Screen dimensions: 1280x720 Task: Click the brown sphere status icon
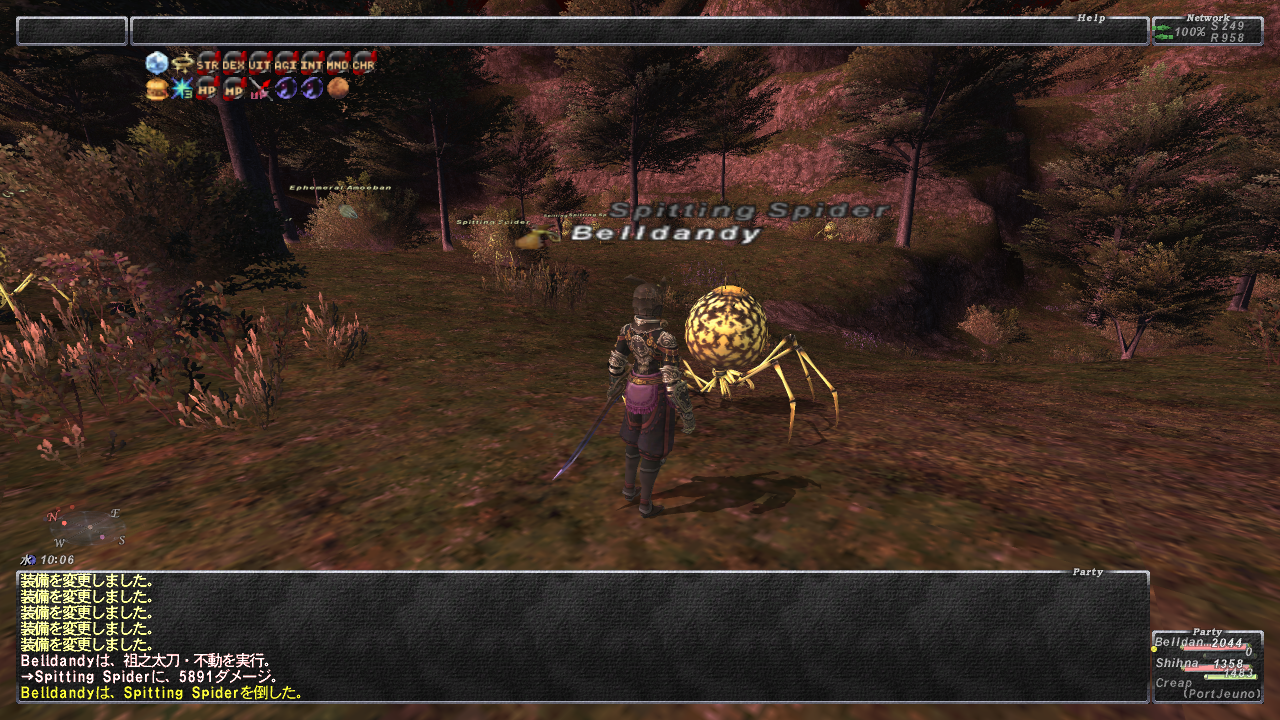[338, 89]
